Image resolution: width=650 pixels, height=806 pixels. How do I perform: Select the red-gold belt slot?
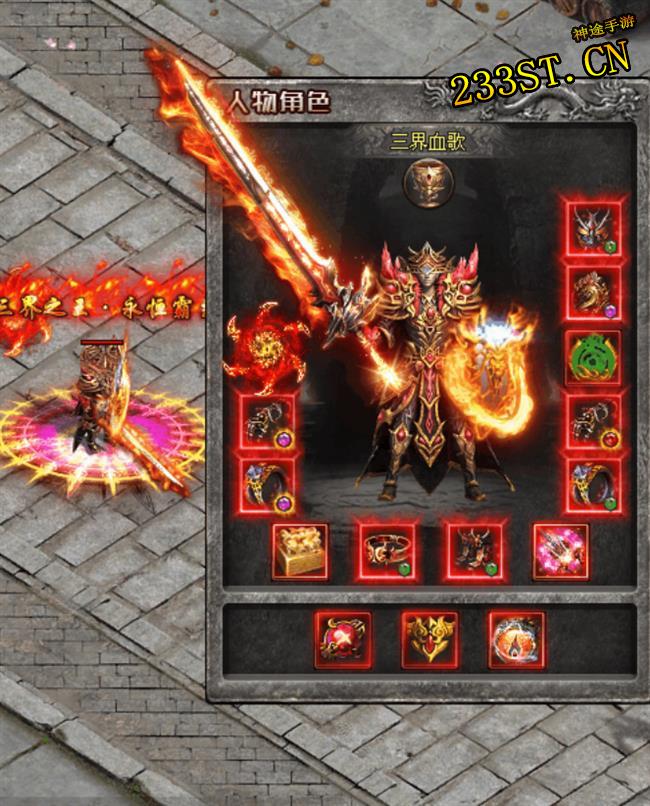pyautogui.click(x=387, y=551)
